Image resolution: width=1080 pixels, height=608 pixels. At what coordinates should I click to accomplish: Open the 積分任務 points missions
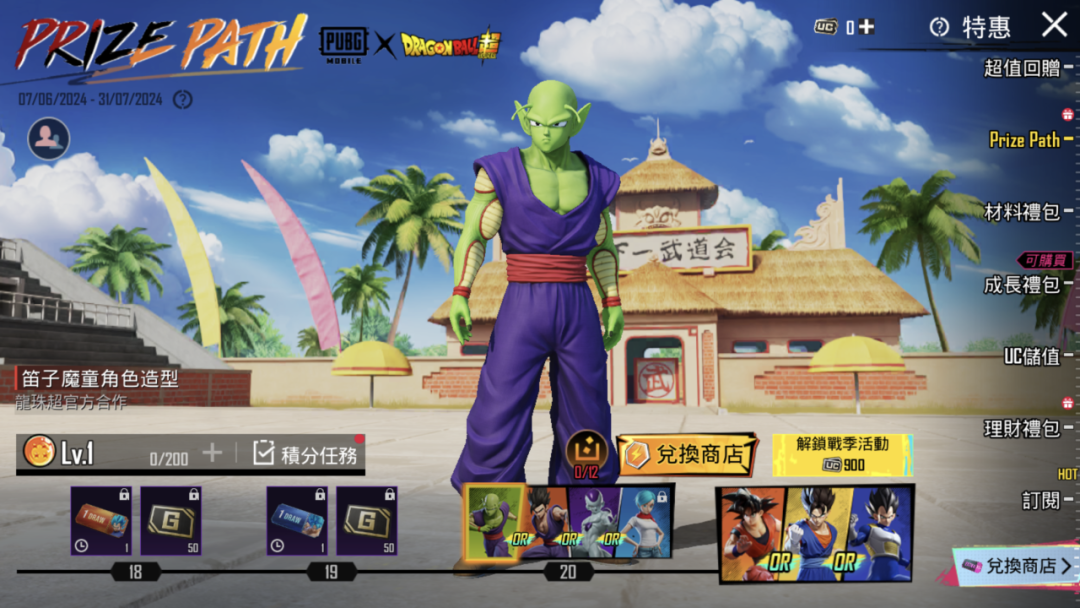click(306, 454)
